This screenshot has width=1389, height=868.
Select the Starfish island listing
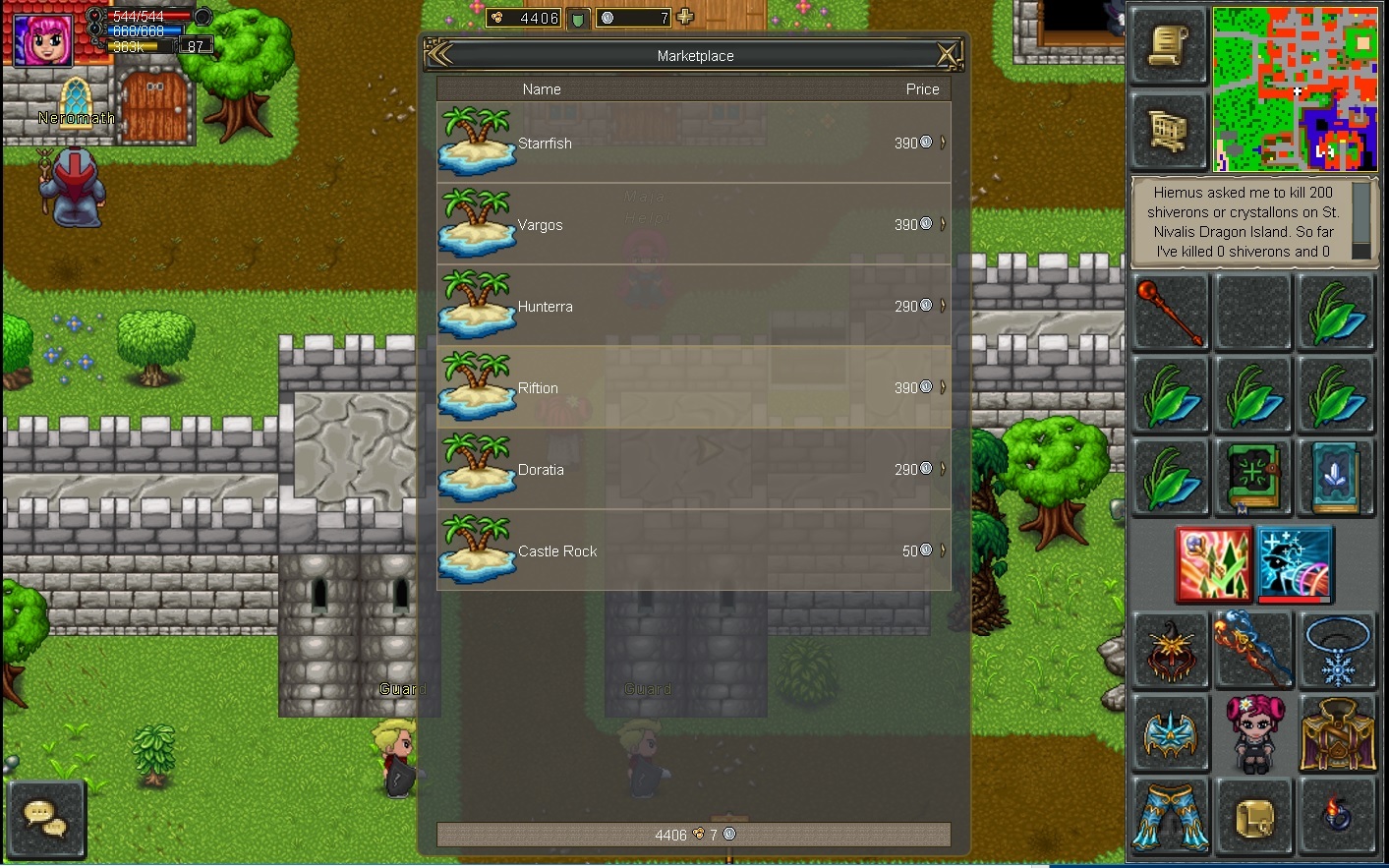coord(693,144)
